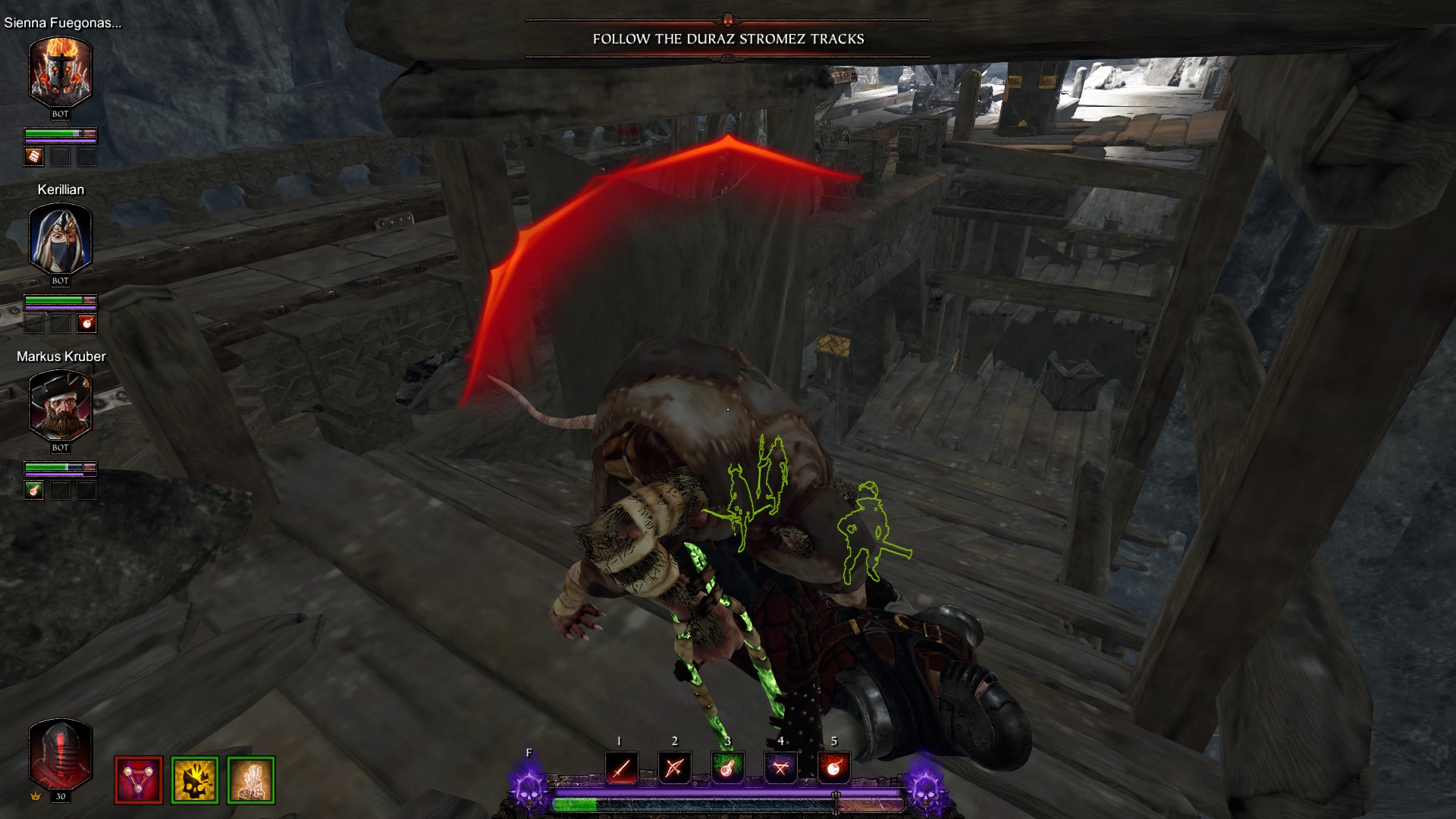
Task: Inspect the red triangle orb buff
Action: (x=139, y=780)
